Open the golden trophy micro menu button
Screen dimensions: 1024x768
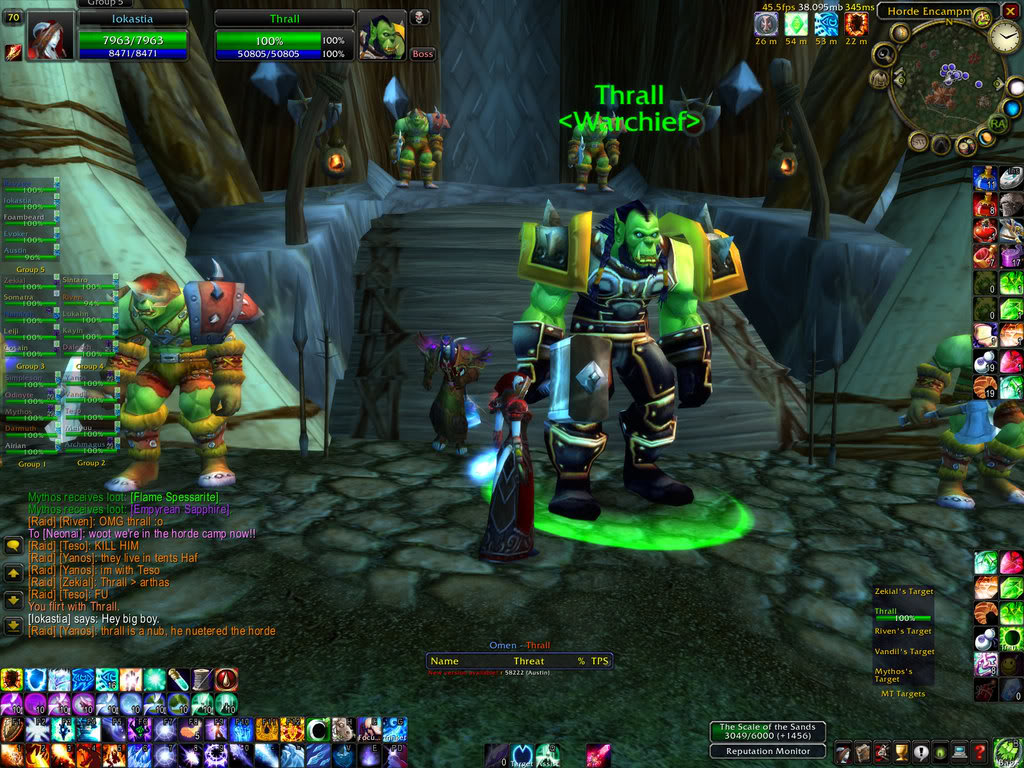point(900,752)
